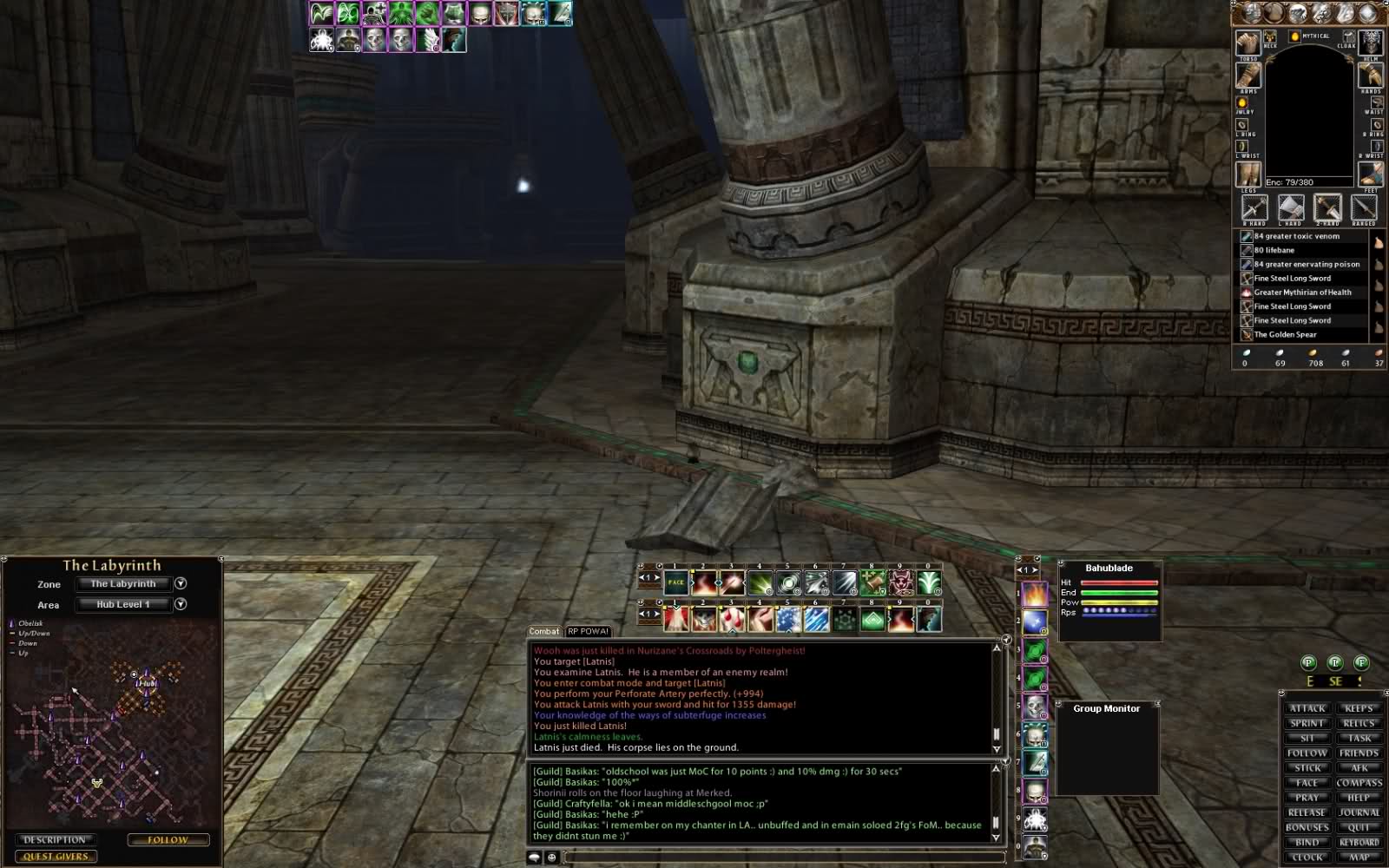Open the Zone dropdown arrow
The height and width of the screenshot is (868, 1389).
(181, 583)
